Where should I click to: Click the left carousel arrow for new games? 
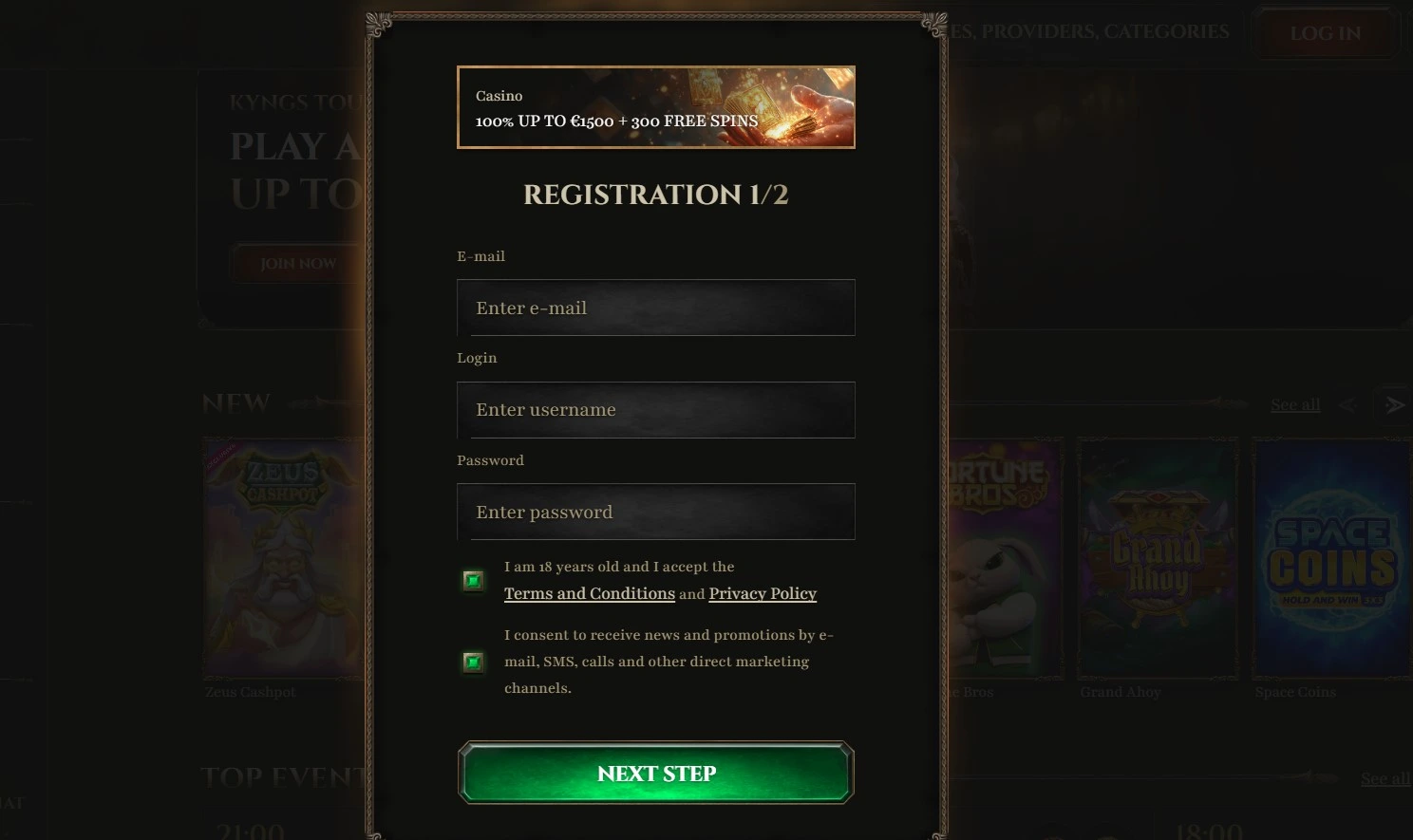pos(1348,403)
